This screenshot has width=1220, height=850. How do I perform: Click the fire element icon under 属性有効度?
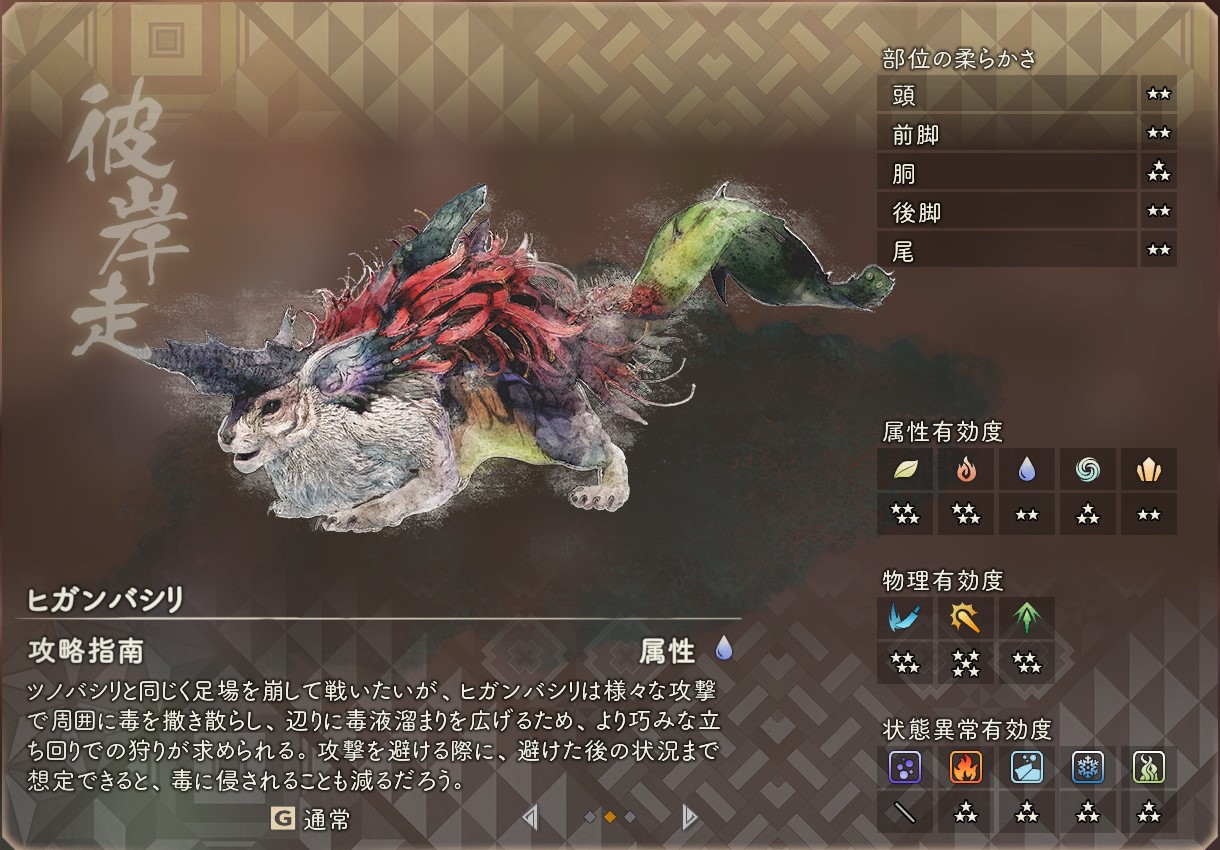pos(966,469)
